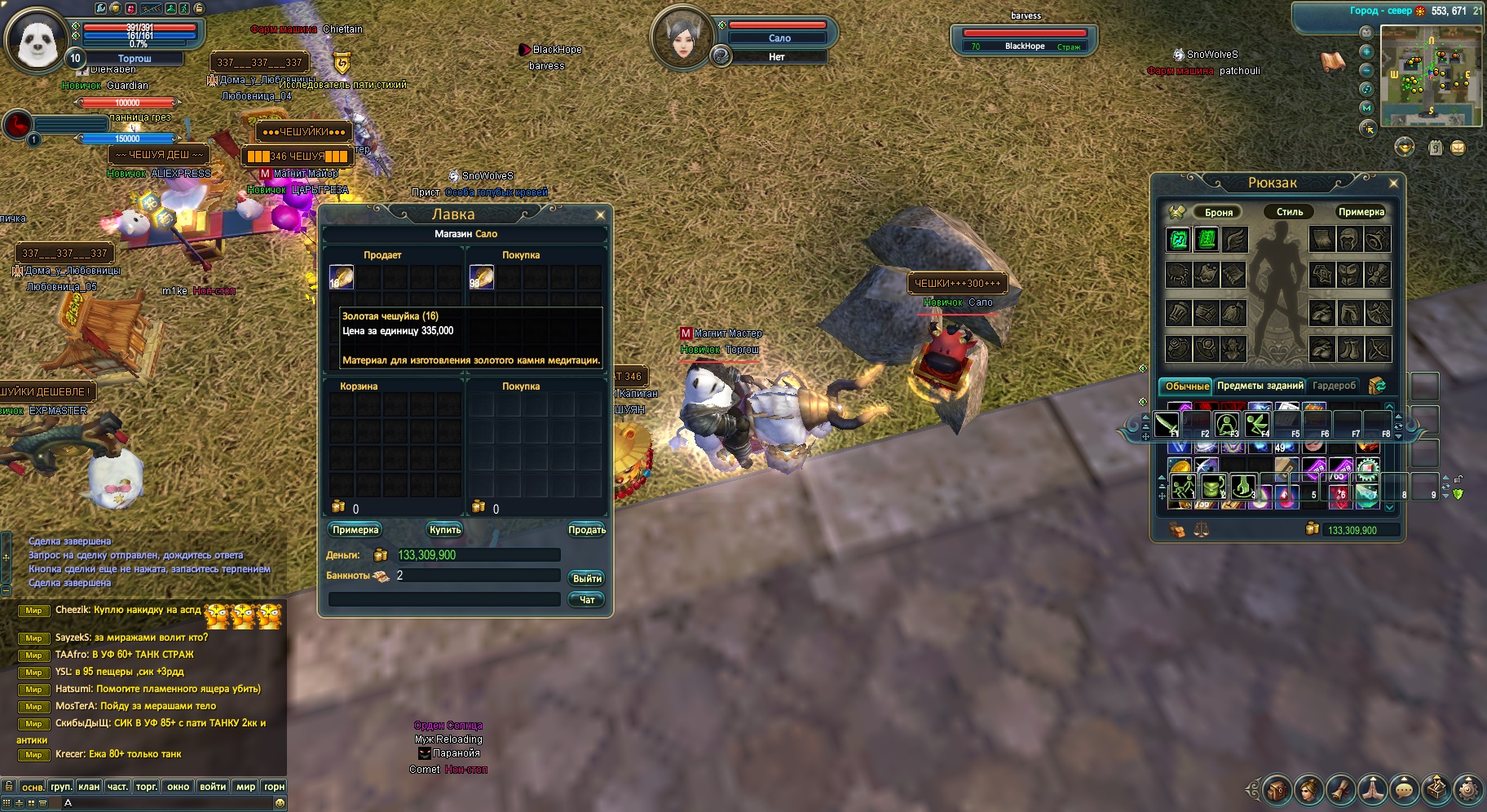This screenshot has height=812, width=1487.
Task: Open the quest scroll icon in menu bar
Action: (1340, 789)
